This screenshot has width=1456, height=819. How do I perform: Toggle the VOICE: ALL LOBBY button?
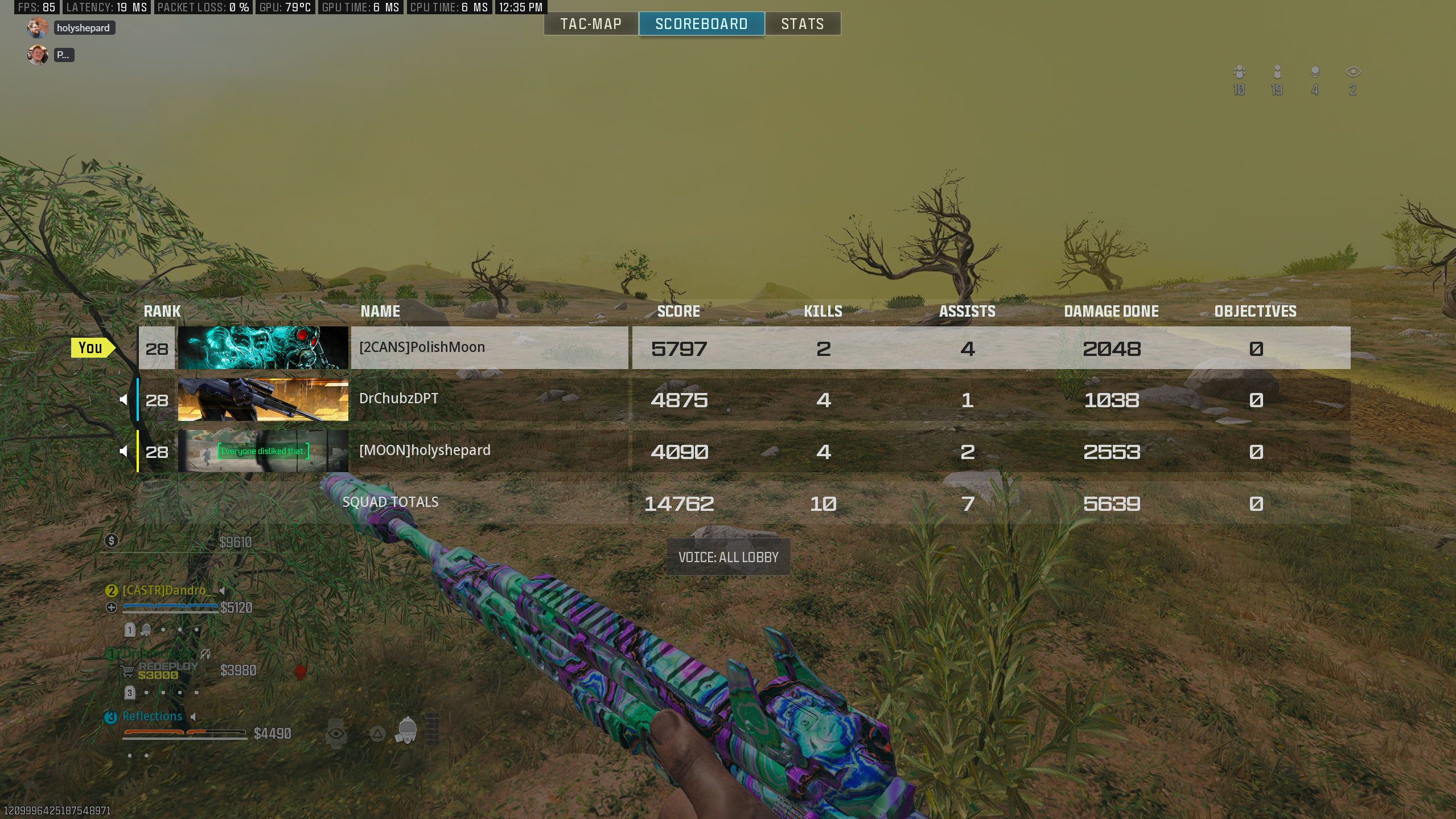click(x=728, y=557)
